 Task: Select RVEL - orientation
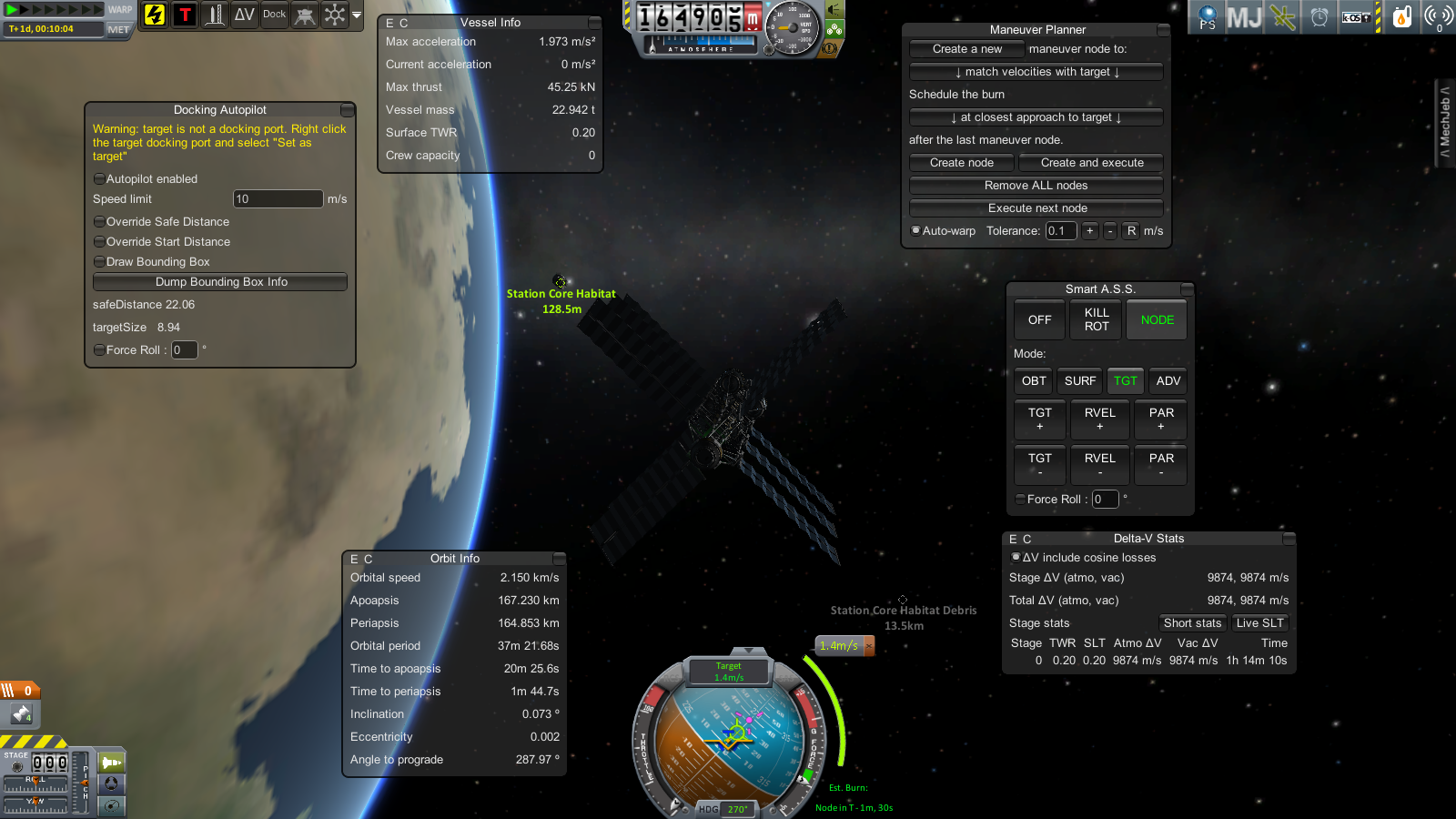[1099, 464]
